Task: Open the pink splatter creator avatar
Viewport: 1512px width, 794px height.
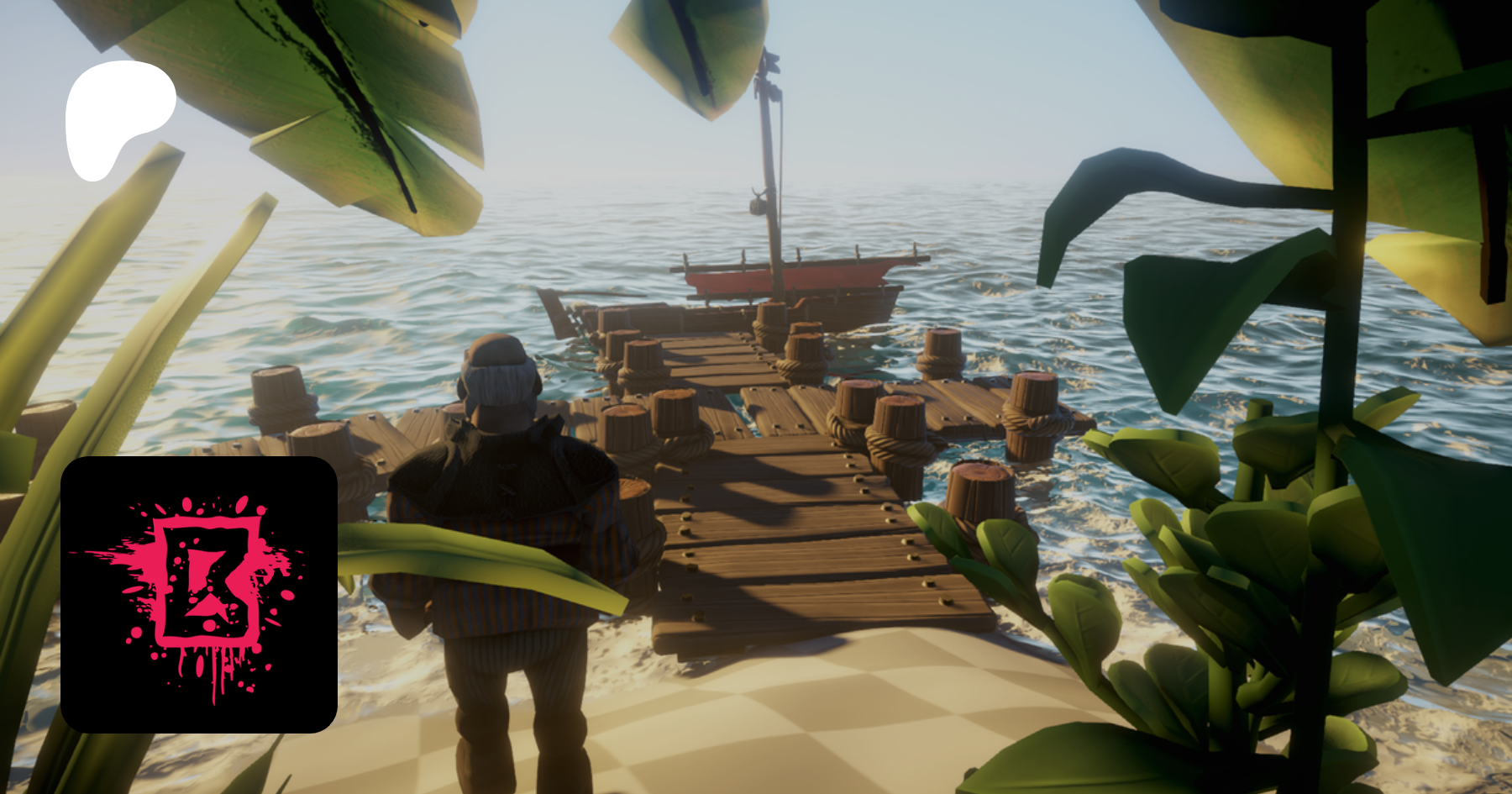Action: (x=199, y=594)
